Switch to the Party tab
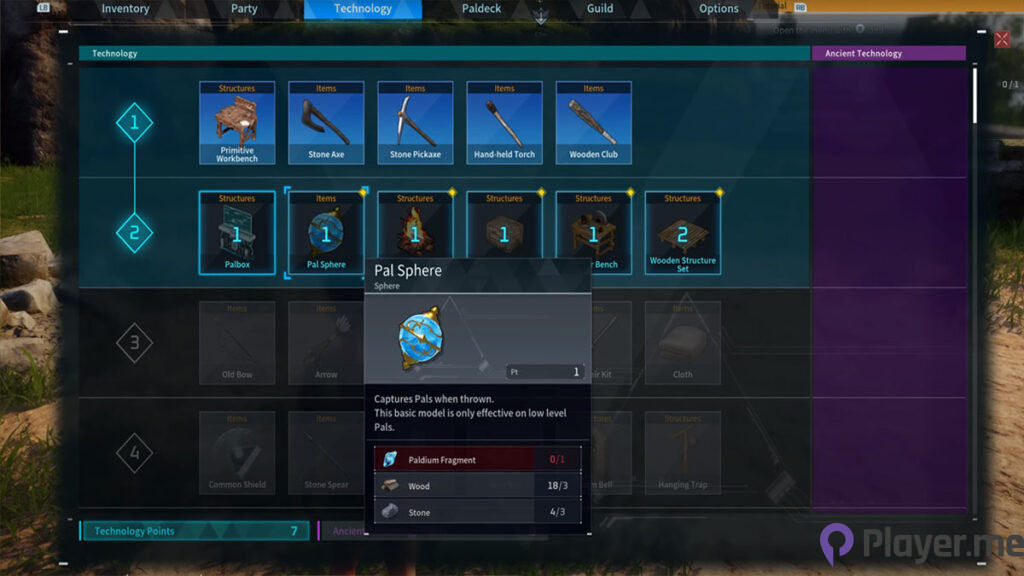 [244, 9]
